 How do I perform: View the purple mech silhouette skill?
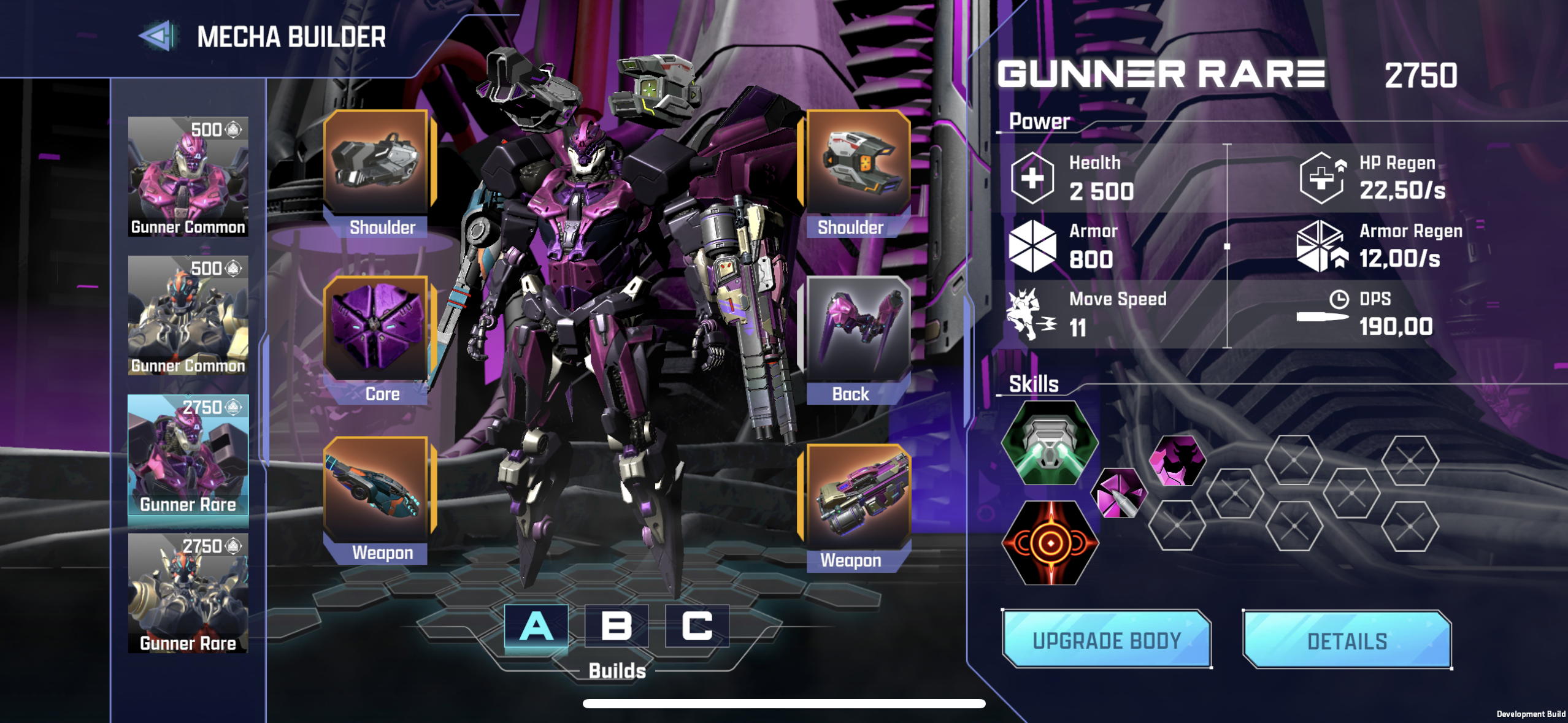tap(1177, 461)
